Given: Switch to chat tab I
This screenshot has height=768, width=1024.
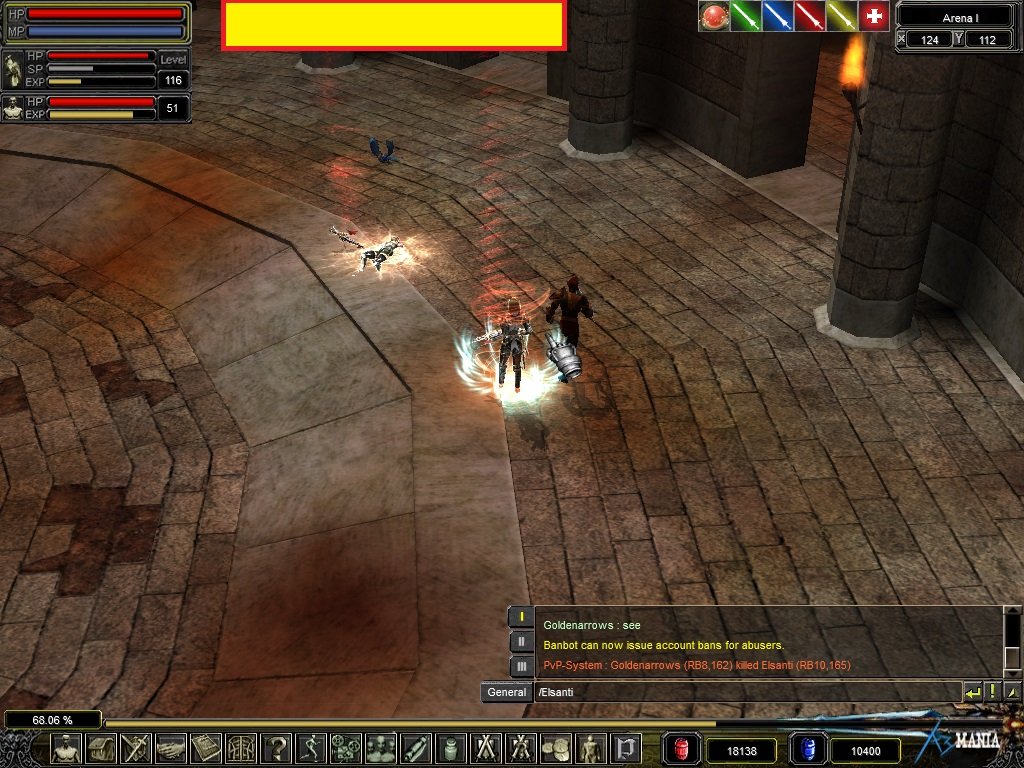Looking at the screenshot, I should [521, 617].
